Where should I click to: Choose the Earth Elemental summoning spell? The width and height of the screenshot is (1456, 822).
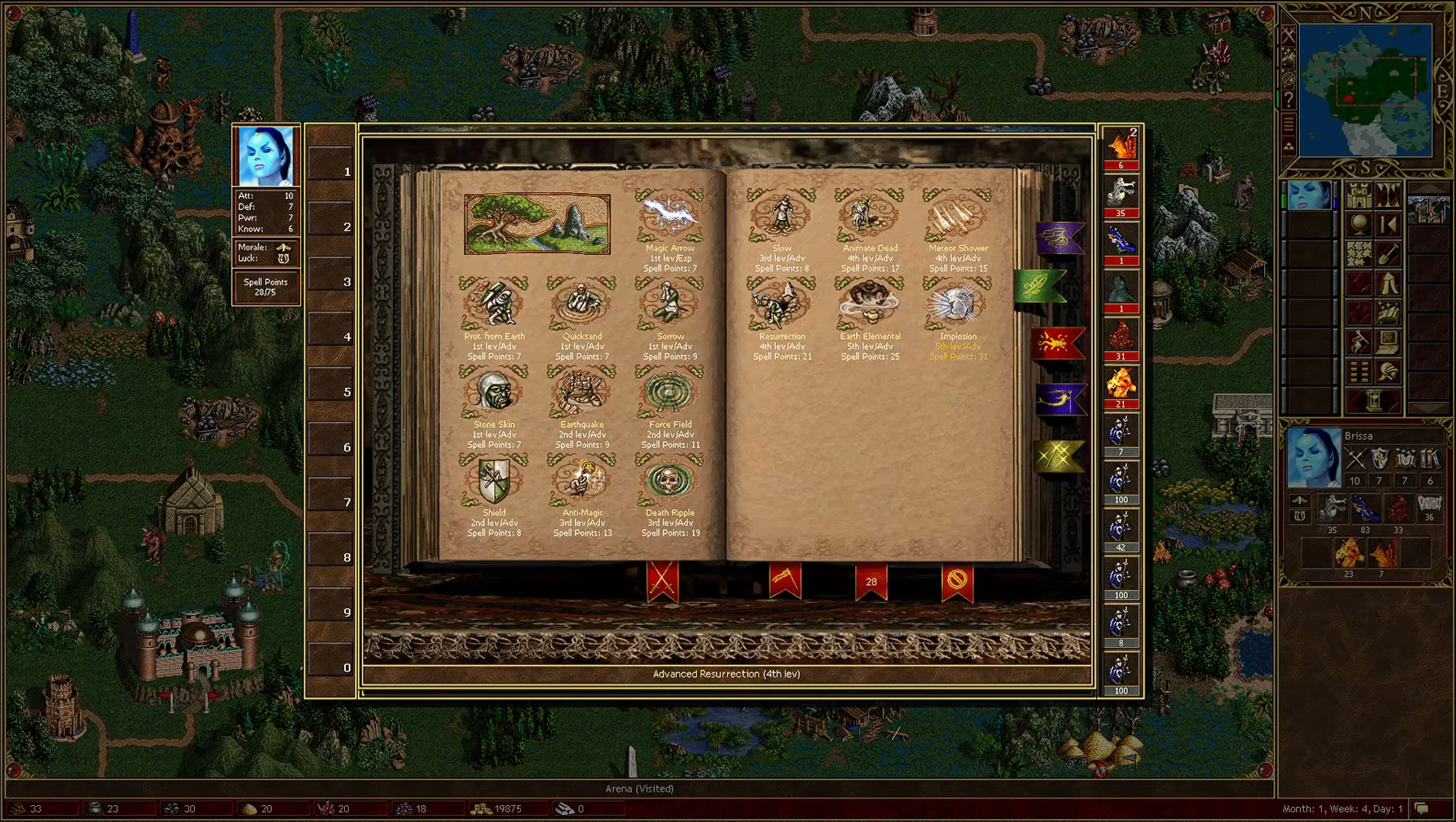pyautogui.click(x=870, y=304)
